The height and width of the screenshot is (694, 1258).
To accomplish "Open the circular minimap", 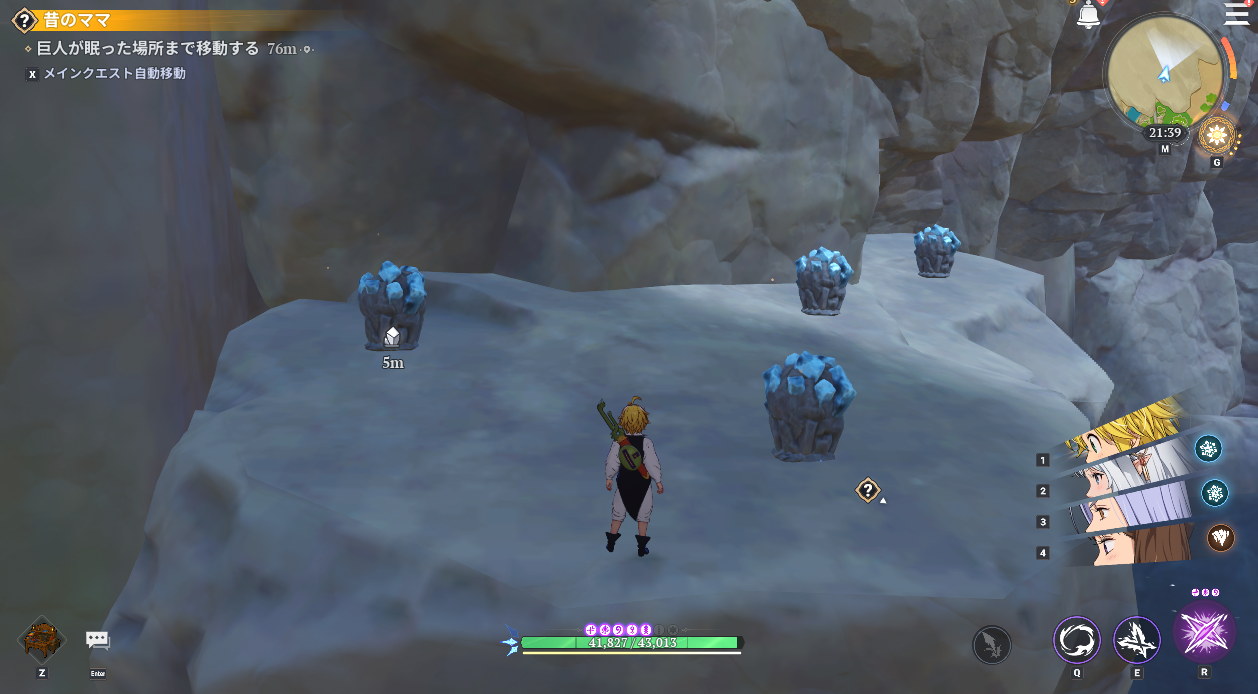I will pos(1164,72).
